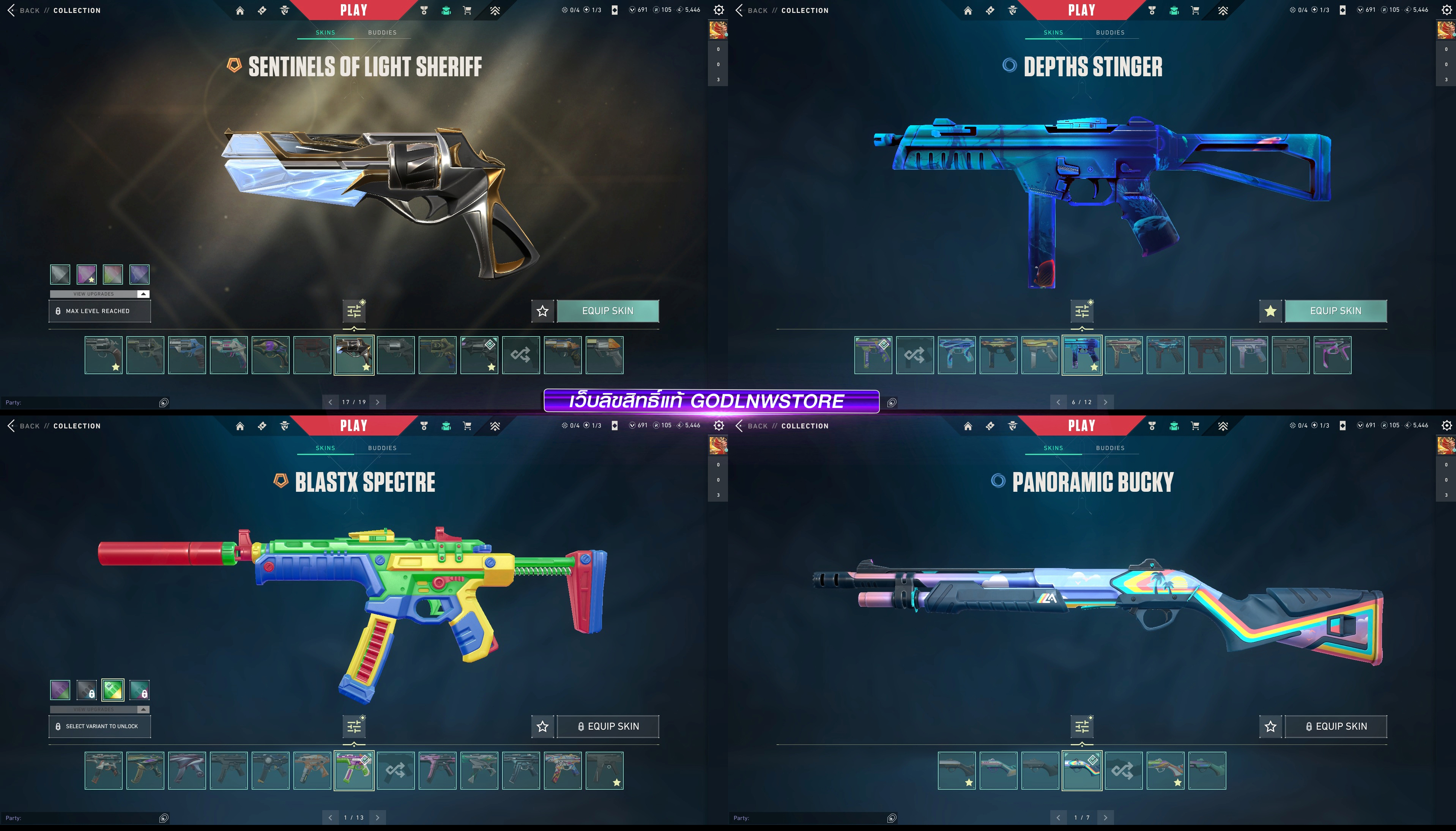This screenshot has width=1456, height=831.
Task: Favorite the Panoramic Bucky skin with the star
Action: pos(1270,727)
